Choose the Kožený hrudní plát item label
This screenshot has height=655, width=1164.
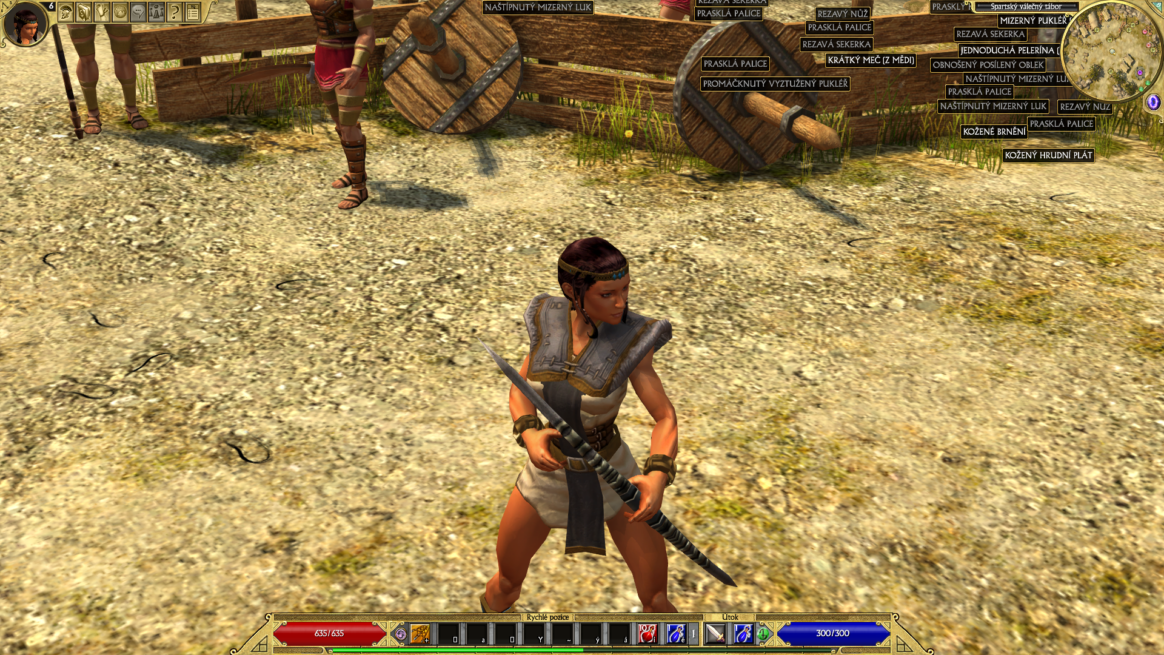(1049, 155)
